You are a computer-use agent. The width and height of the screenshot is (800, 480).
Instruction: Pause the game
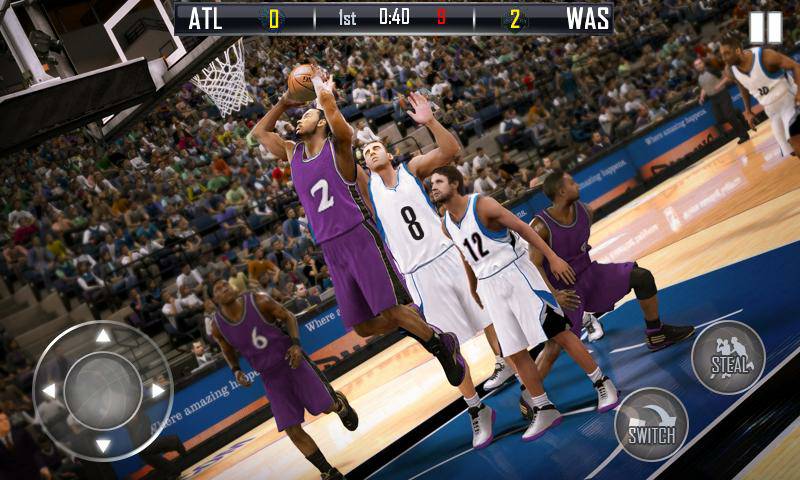click(765, 27)
